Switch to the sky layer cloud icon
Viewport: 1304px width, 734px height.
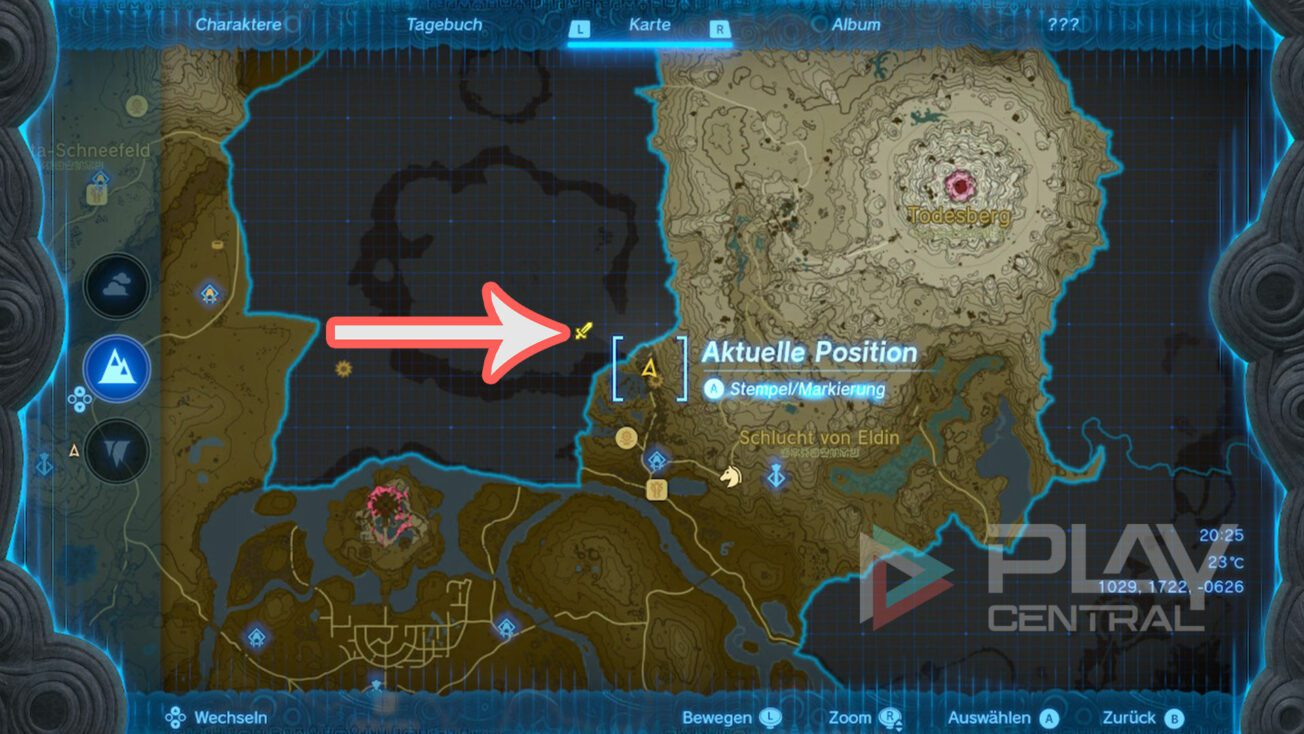(x=117, y=285)
